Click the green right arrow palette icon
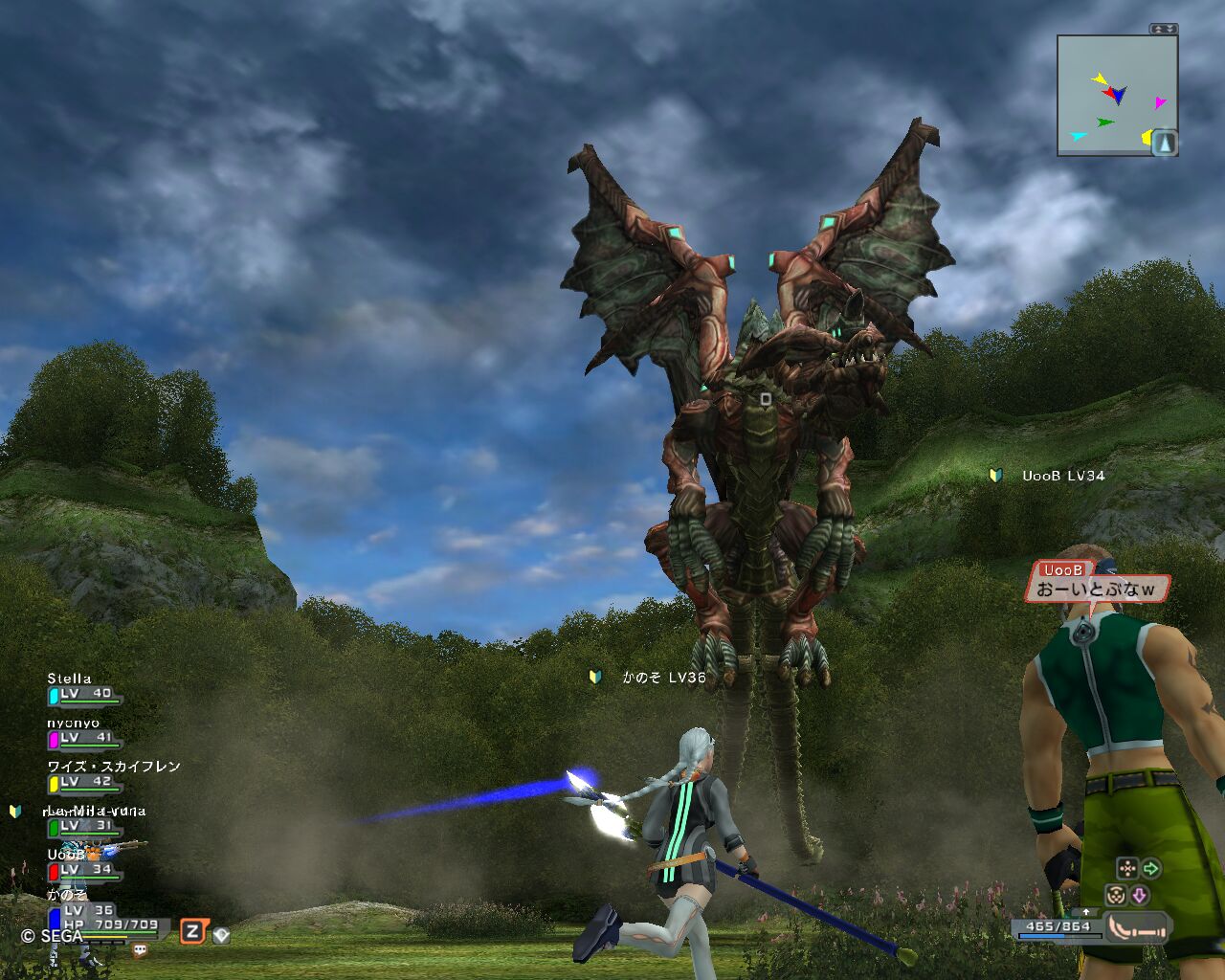The width and height of the screenshot is (1225, 980). (1151, 868)
